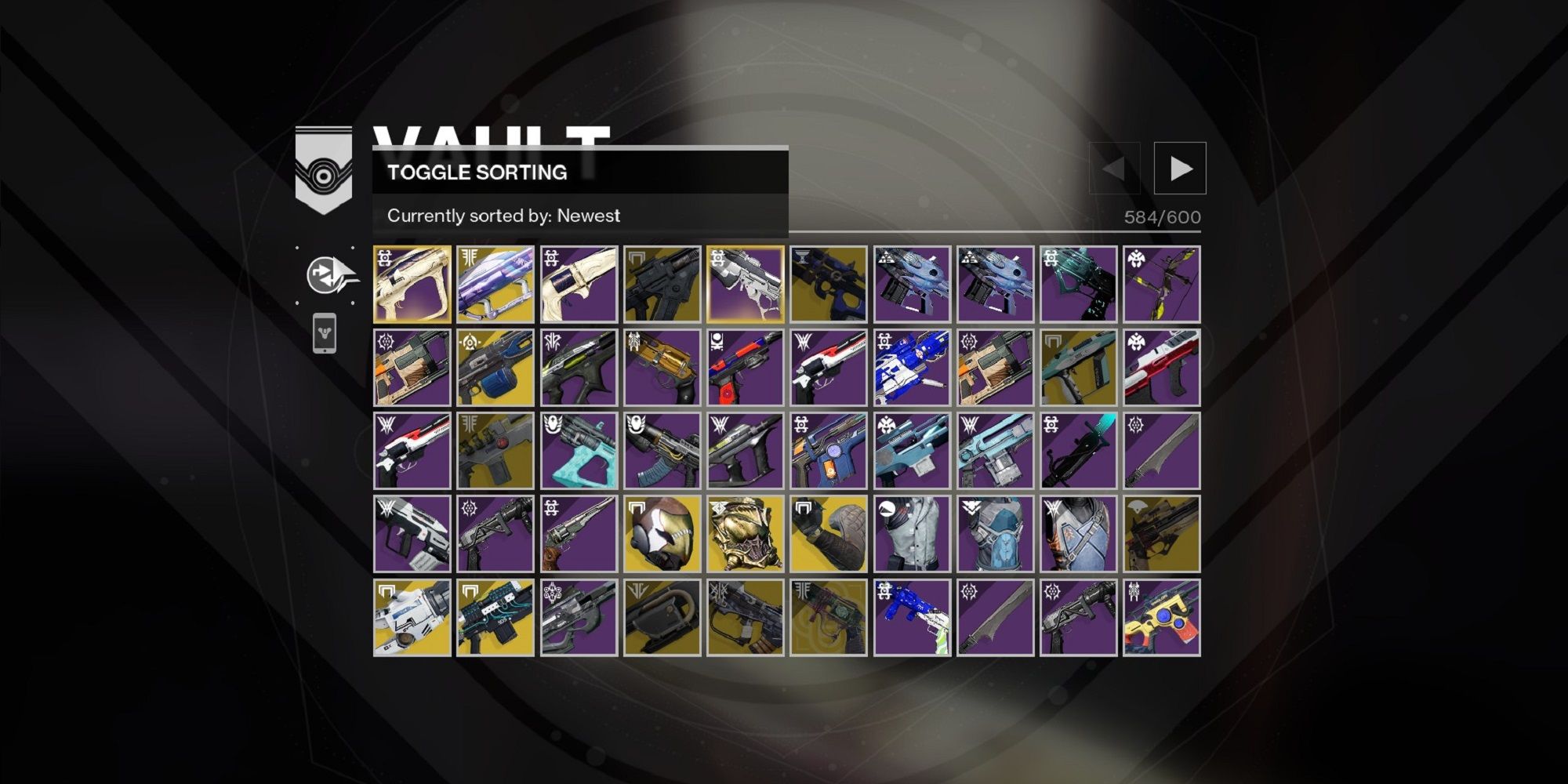Pick the purple exotic trace rifle slot
Viewport: 1568px width, 784px height.
point(495,285)
